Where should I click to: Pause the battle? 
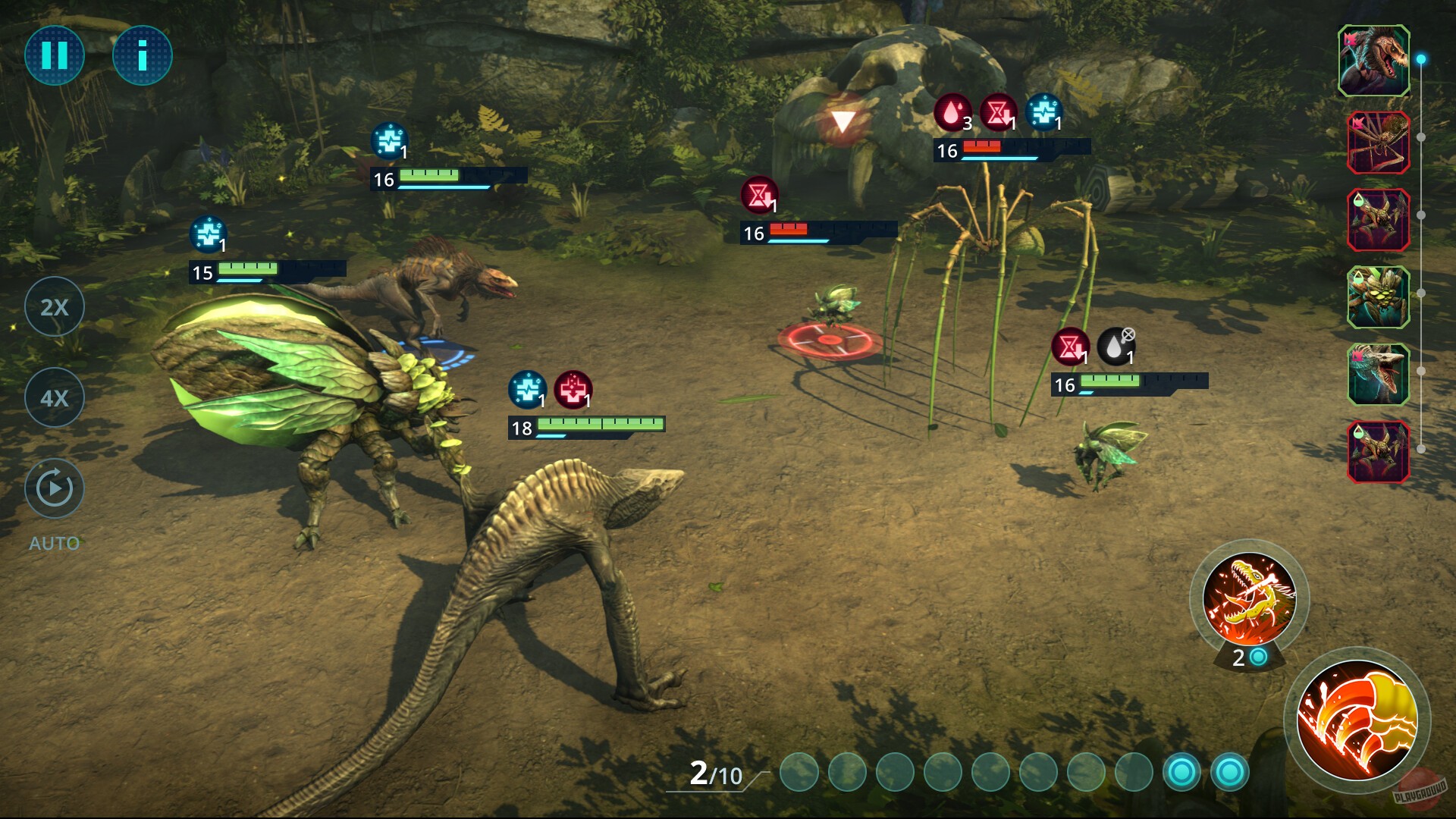(54, 55)
